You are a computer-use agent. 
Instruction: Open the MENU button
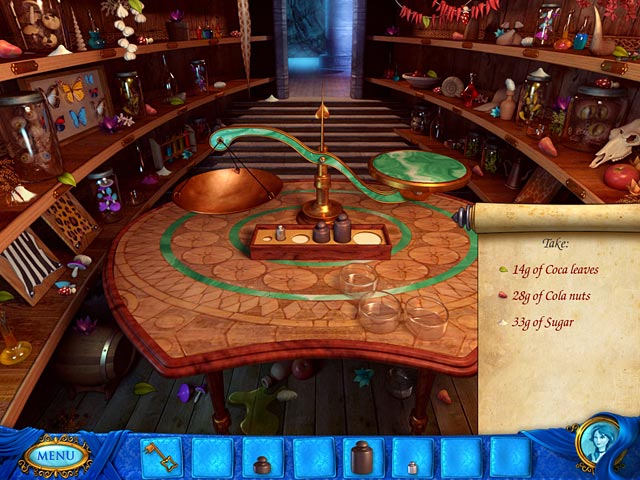click(x=54, y=456)
